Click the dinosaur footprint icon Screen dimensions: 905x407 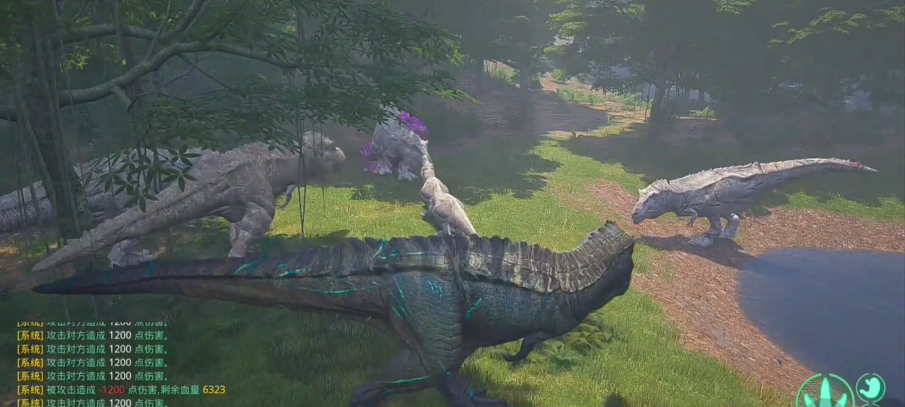[x=825, y=393]
